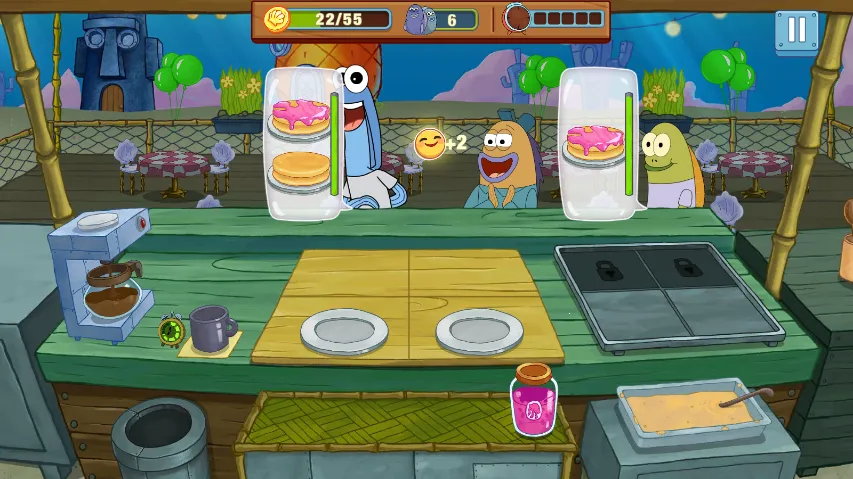Use the trash can to discard food
Screen dimensions: 853x479
(159, 437)
